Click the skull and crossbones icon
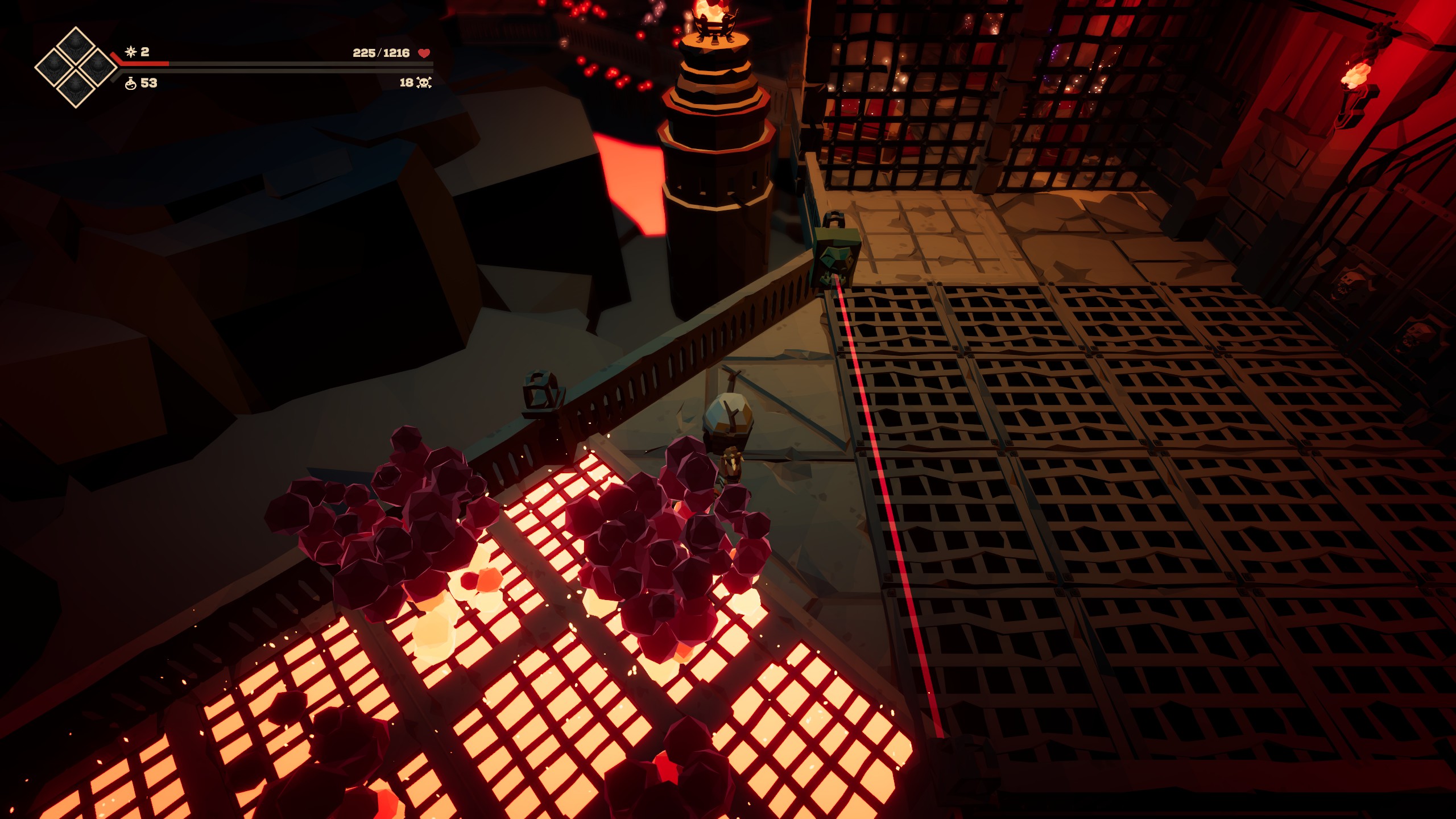The height and width of the screenshot is (819, 1456). 424,83
